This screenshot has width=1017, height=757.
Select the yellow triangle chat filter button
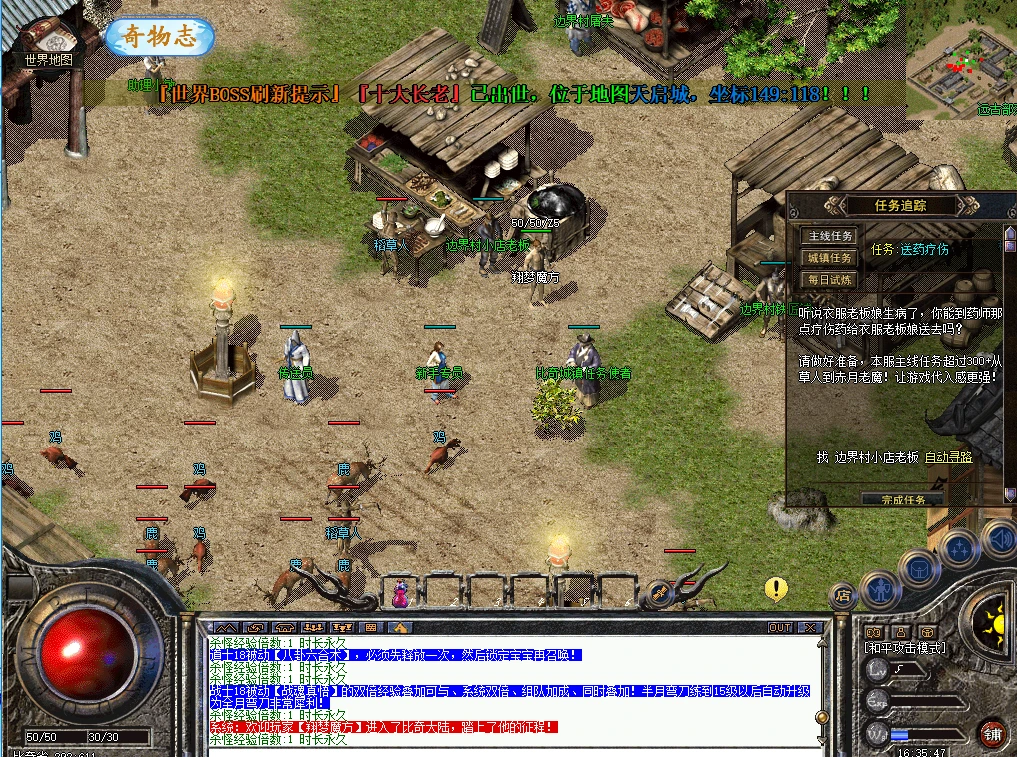pos(399,627)
